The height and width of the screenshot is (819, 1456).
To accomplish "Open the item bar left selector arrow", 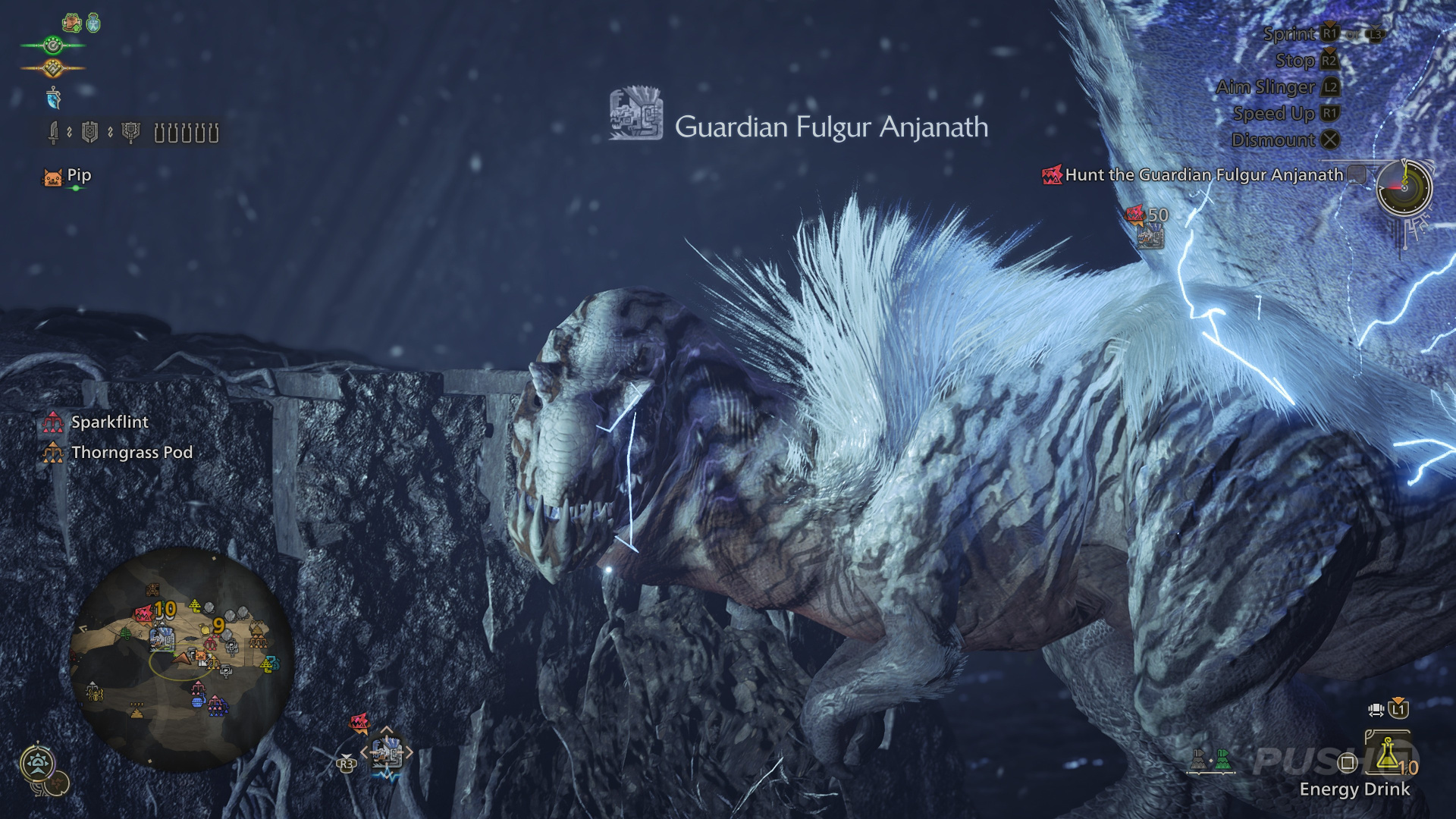I will pos(365,752).
